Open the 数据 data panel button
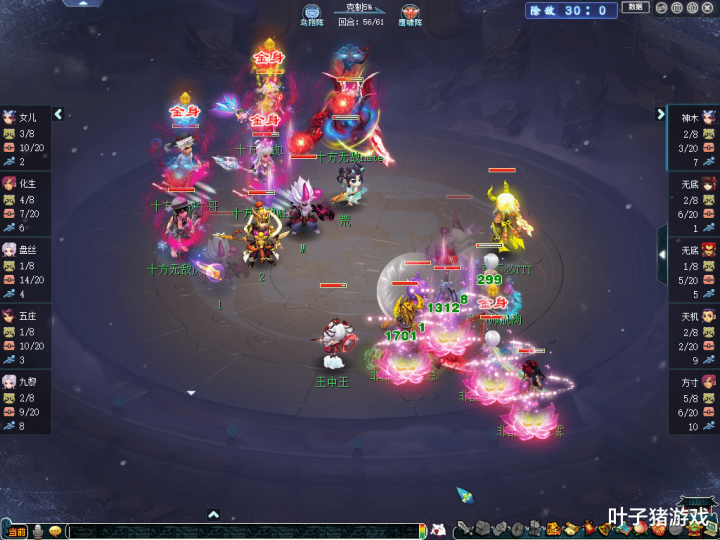Viewport: 720px width, 540px height. coord(635,8)
